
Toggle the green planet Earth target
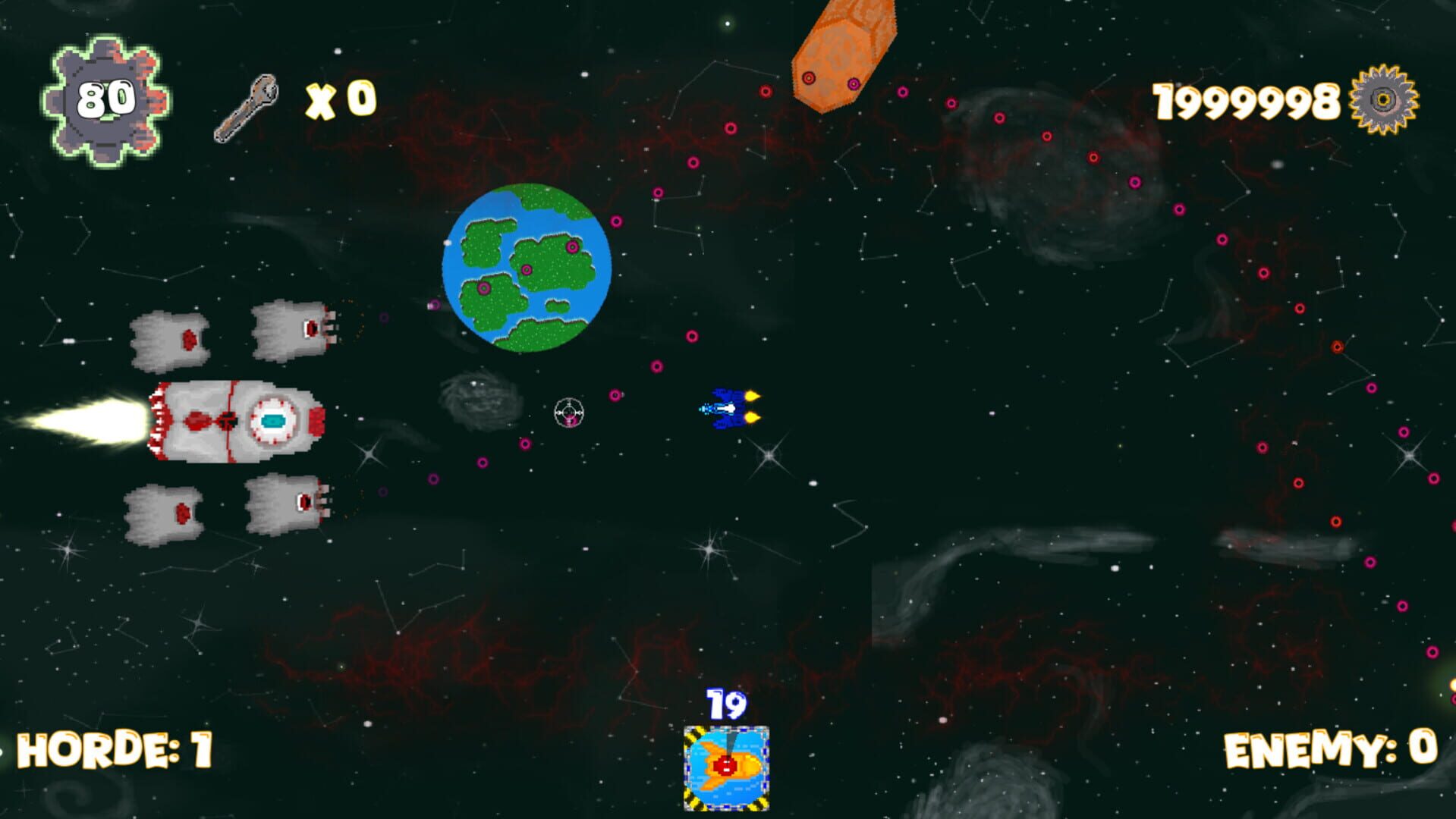click(x=527, y=271)
